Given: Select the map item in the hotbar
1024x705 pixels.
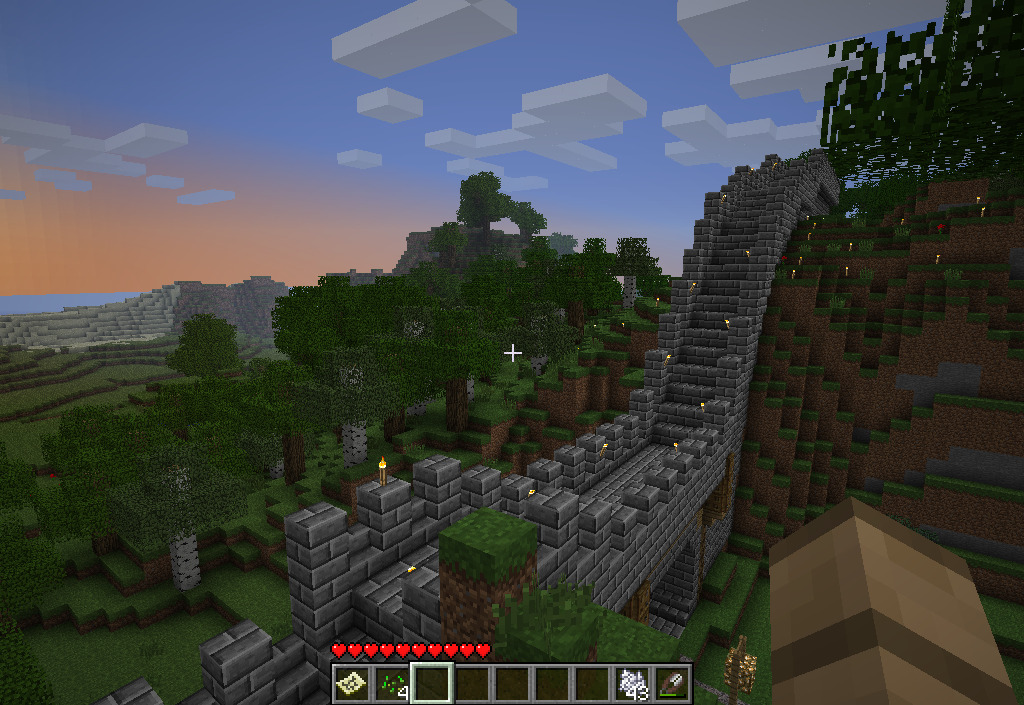Looking at the screenshot, I should tap(351, 683).
